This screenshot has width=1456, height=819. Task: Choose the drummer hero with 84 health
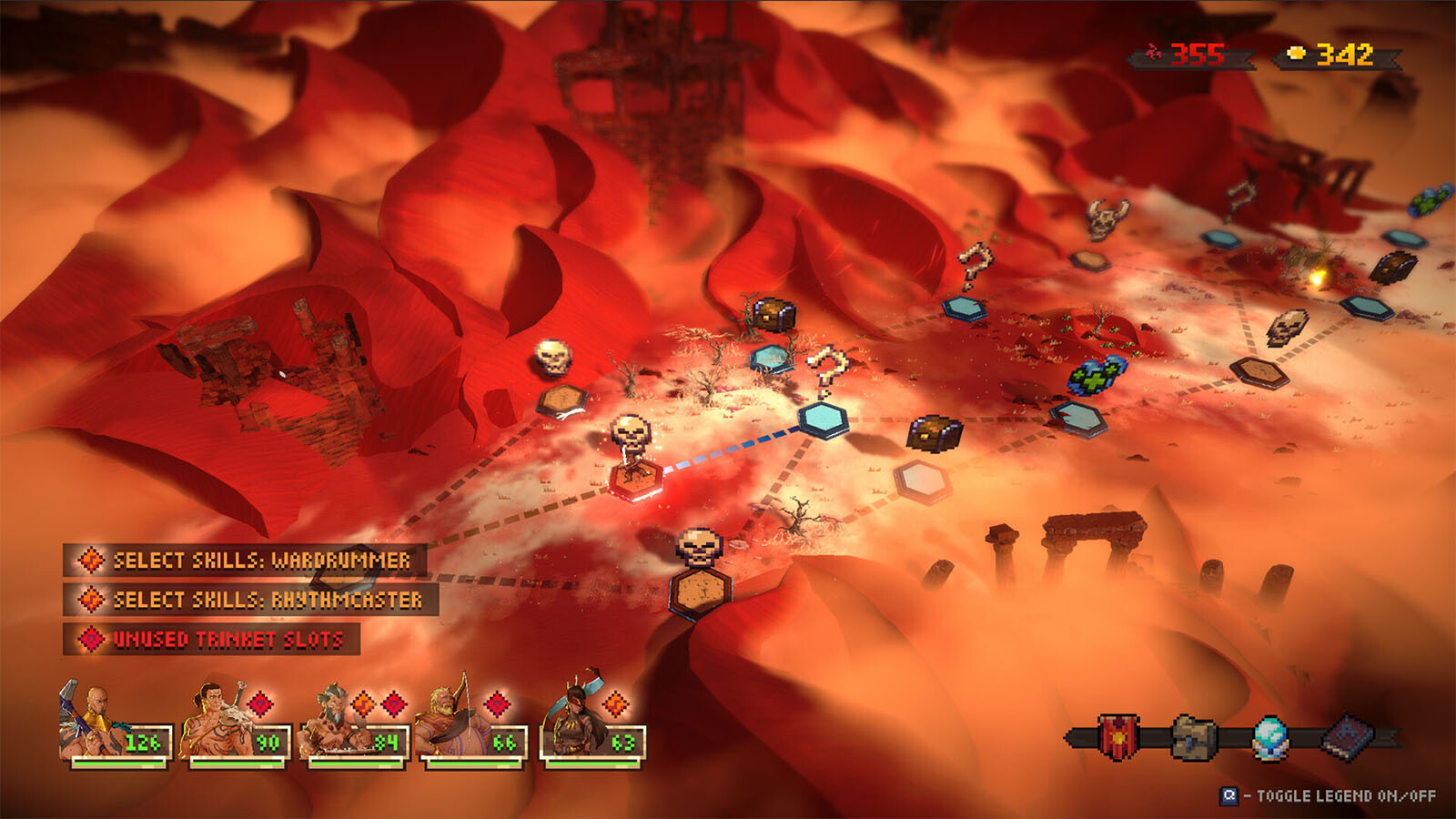(355, 724)
